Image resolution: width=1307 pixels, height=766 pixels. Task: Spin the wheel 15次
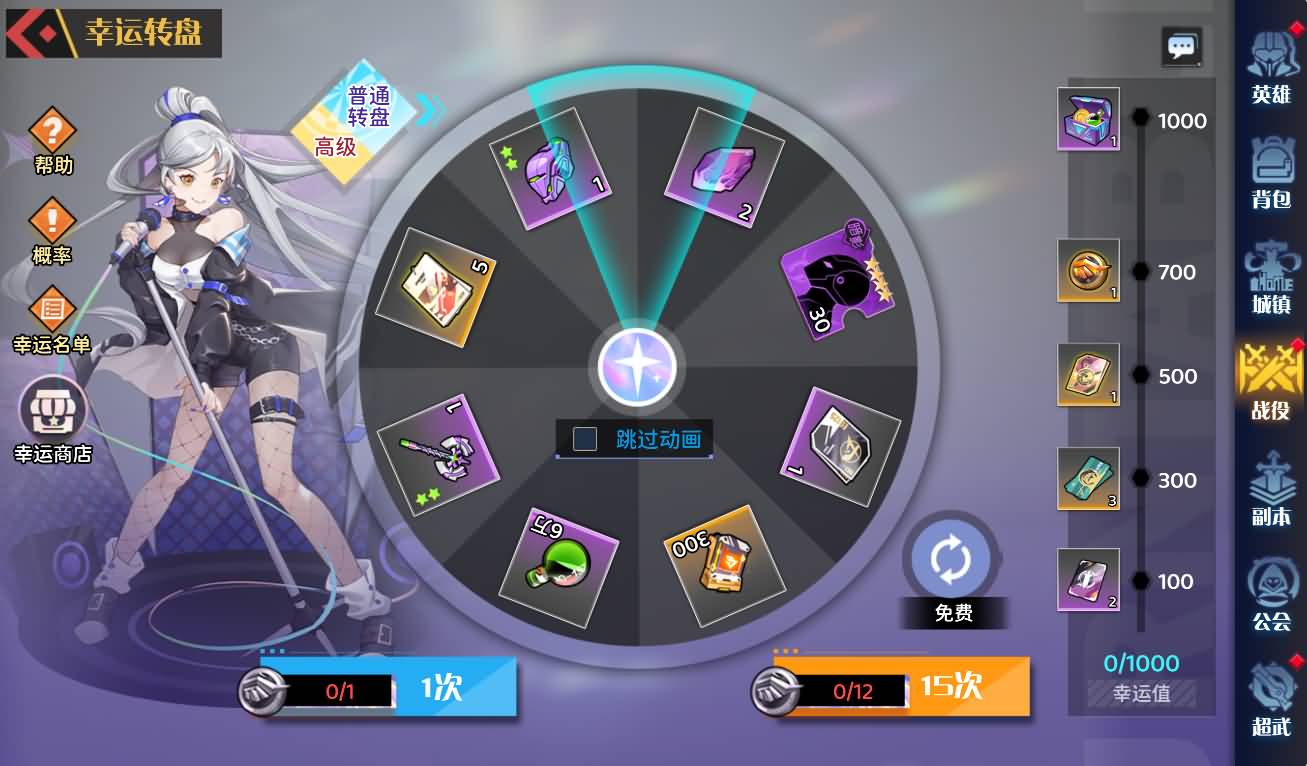[950, 687]
